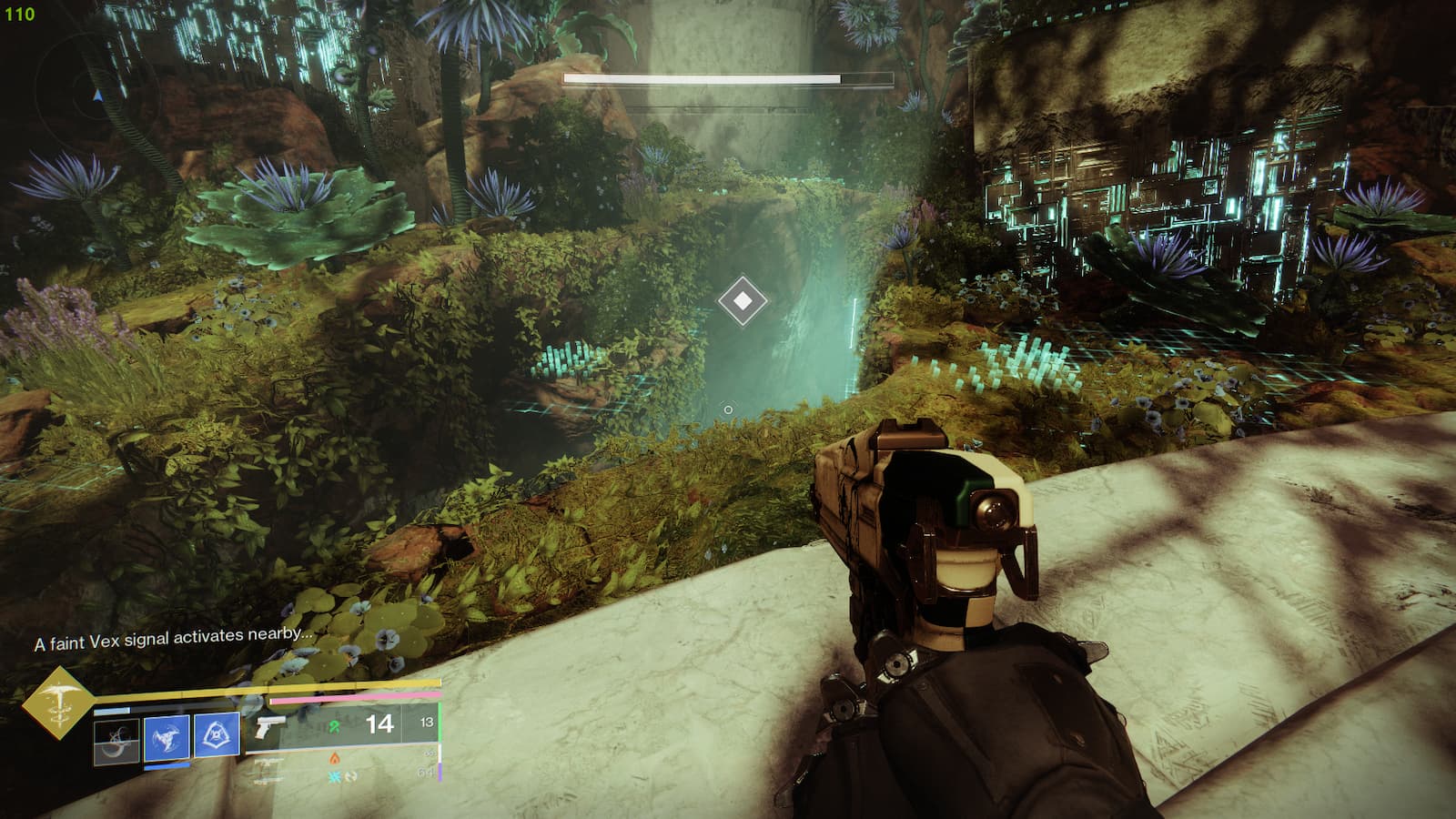Click the stasis snowflake element icon
The height and width of the screenshot is (819, 1456).
pyautogui.click(x=335, y=776)
